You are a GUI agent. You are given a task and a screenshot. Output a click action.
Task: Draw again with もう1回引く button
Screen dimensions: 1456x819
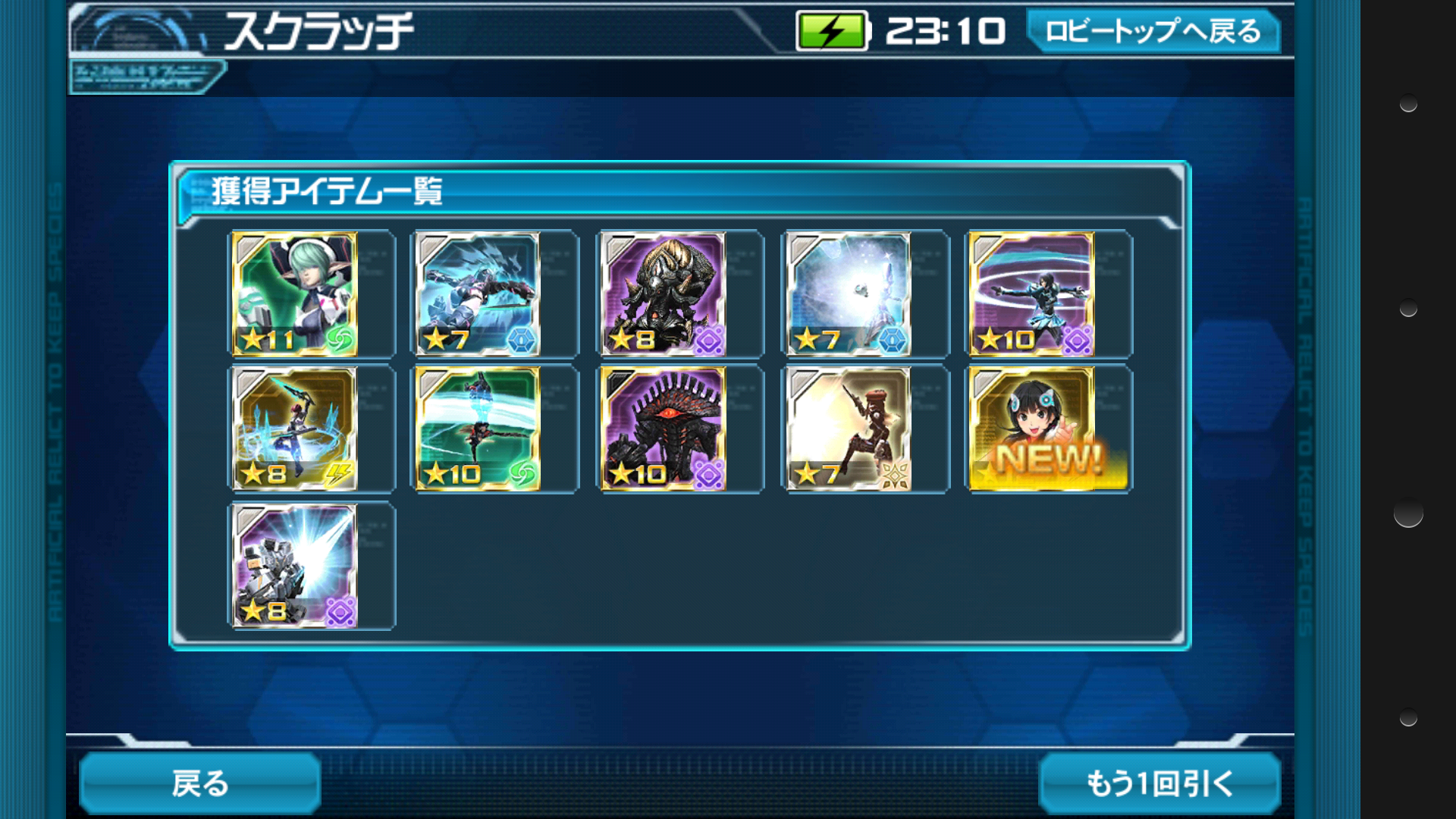click(1159, 783)
